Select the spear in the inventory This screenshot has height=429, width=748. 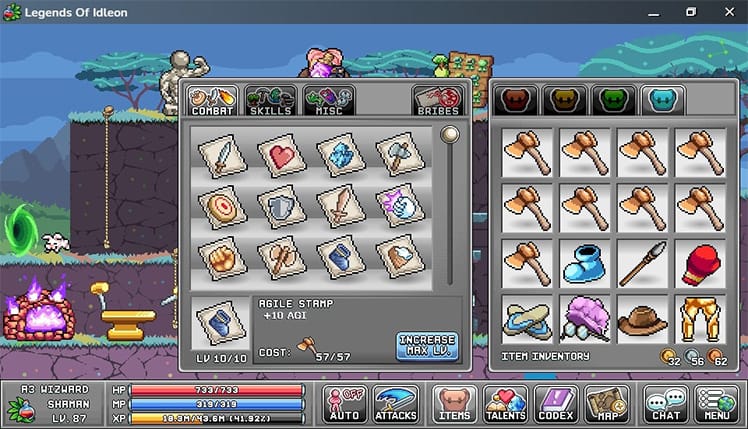pyautogui.click(x=642, y=263)
